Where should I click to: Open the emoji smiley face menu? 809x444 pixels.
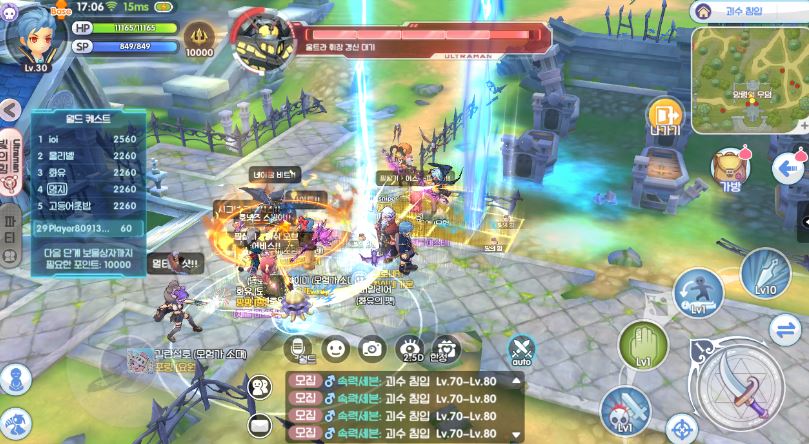tap(336, 348)
